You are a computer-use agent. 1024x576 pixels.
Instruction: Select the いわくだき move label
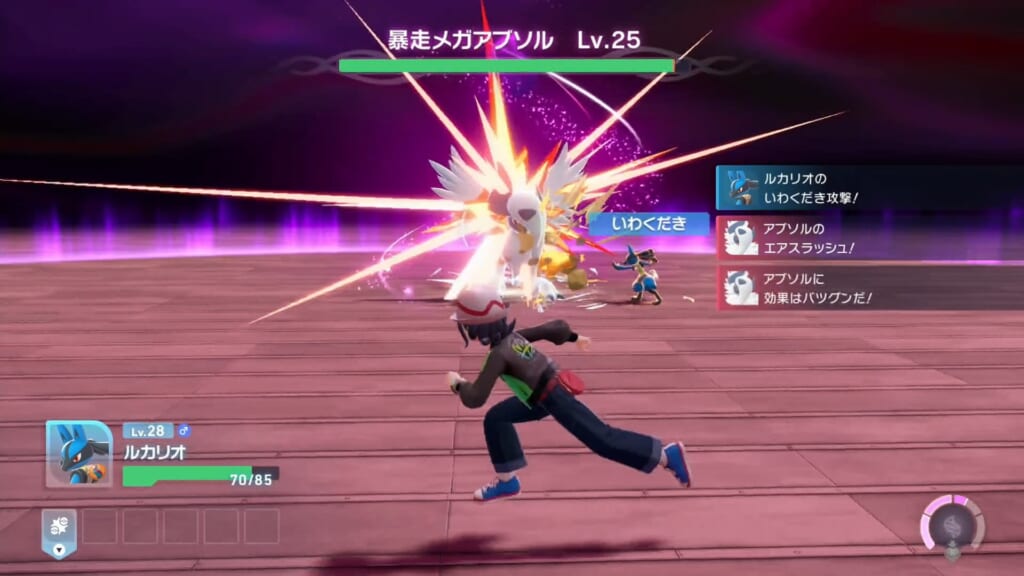(648, 224)
